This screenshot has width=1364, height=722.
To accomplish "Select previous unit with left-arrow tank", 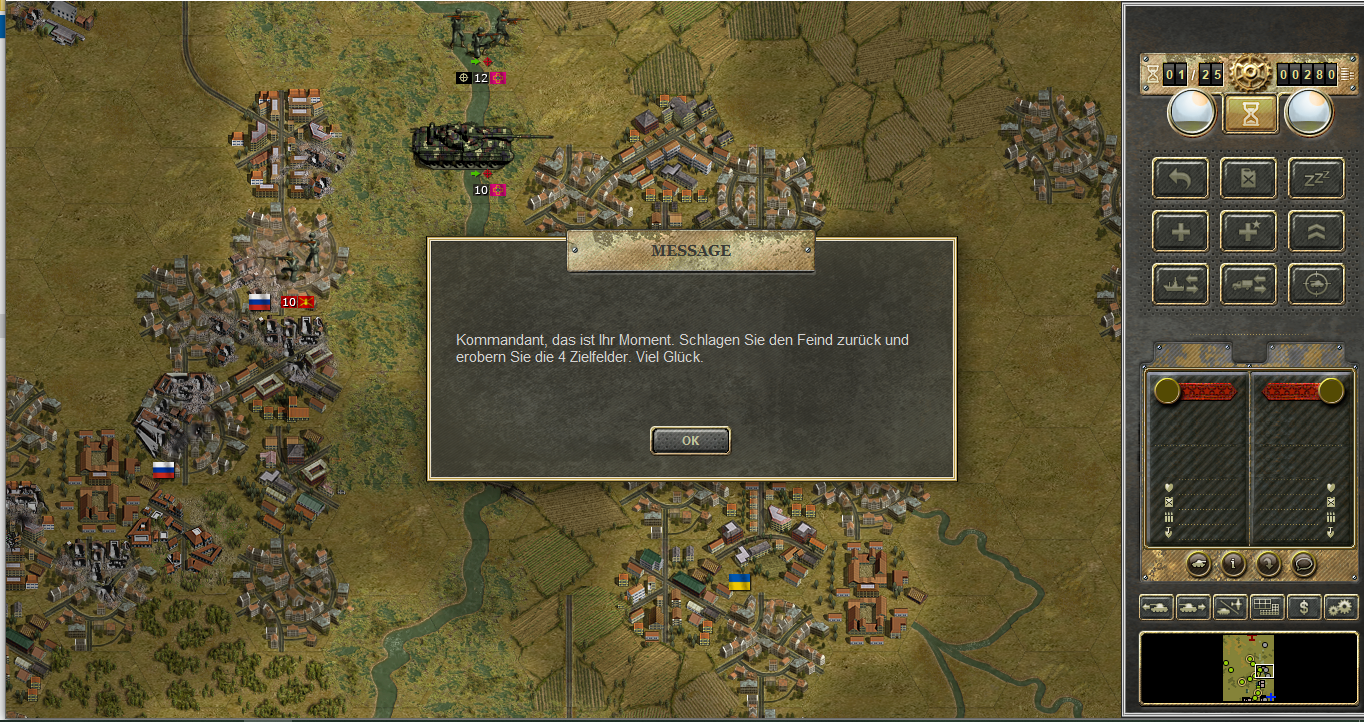I will 1156,606.
